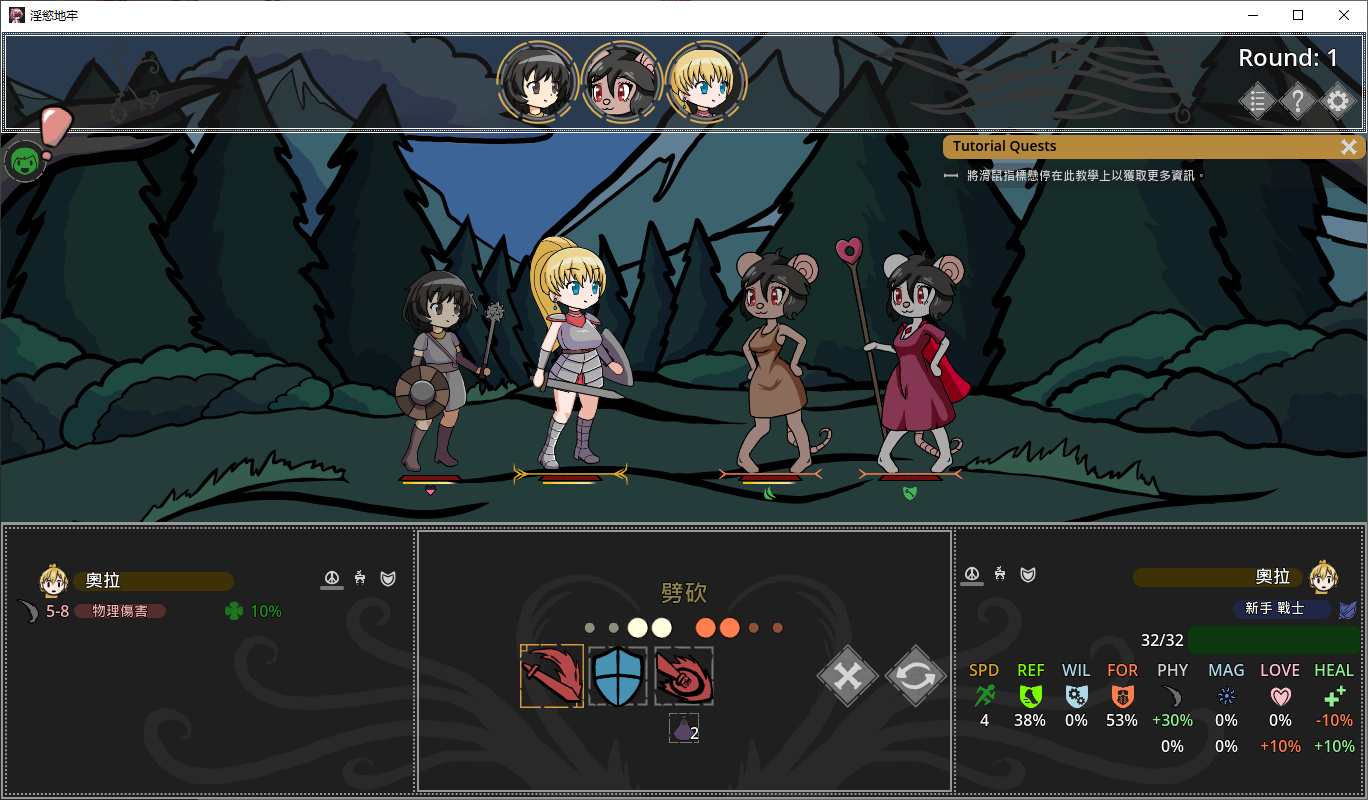Click the X cancel action button
Image resolution: width=1368 pixels, height=800 pixels.
tap(847, 676)
